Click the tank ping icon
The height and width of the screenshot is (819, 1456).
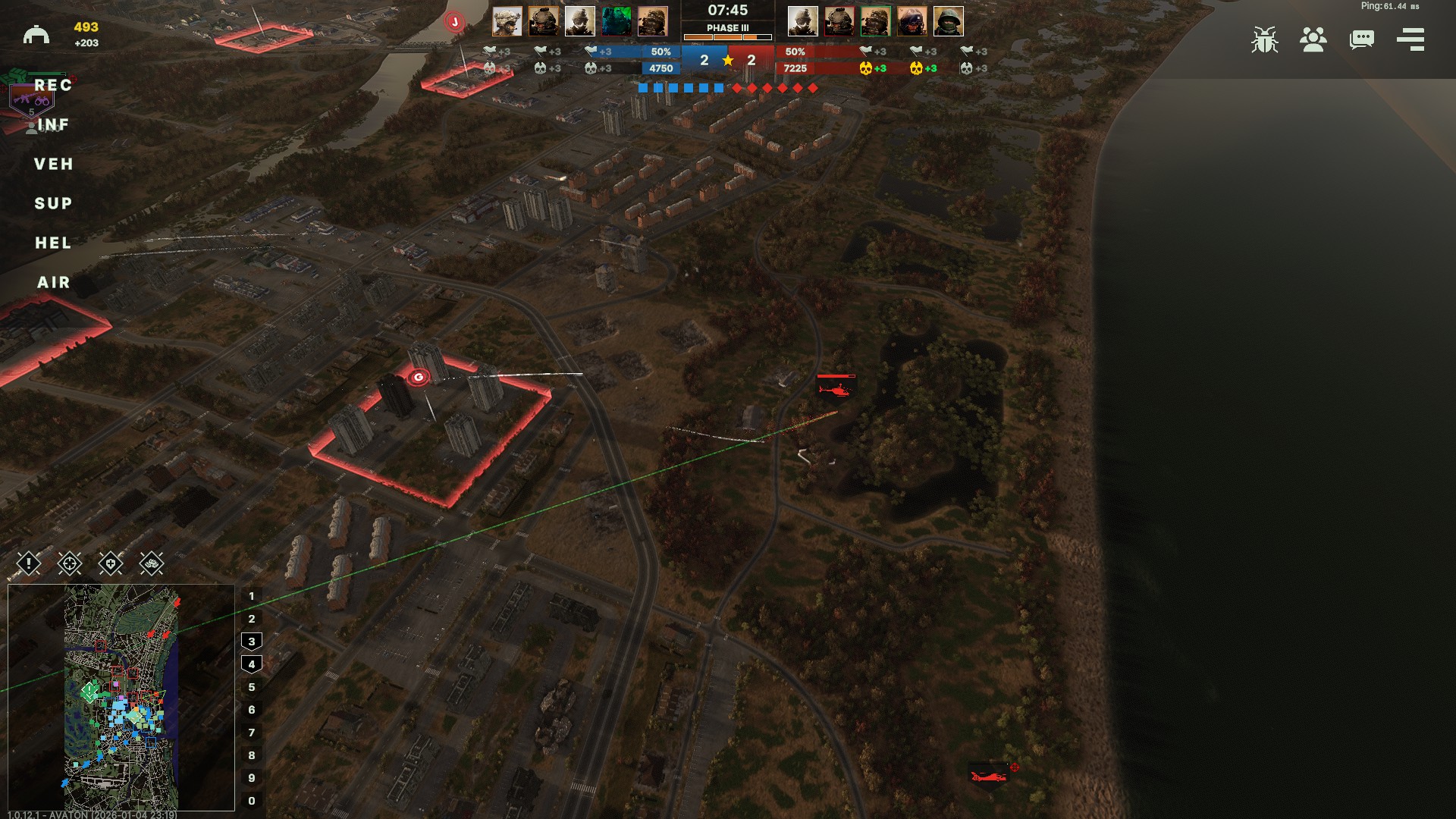[x=152, y=563]
